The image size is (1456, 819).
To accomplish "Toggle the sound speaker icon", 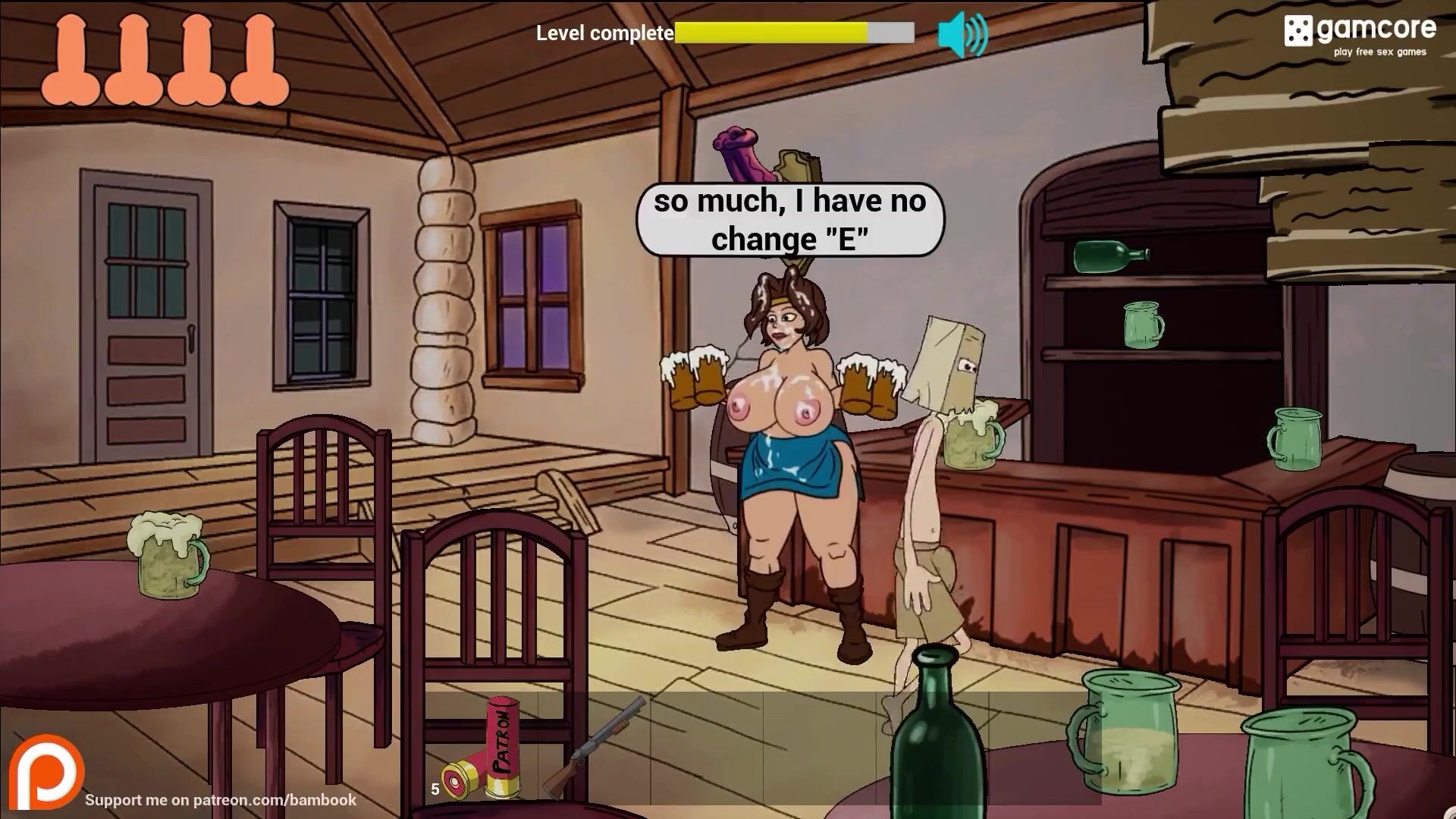I will pos(962,34).
